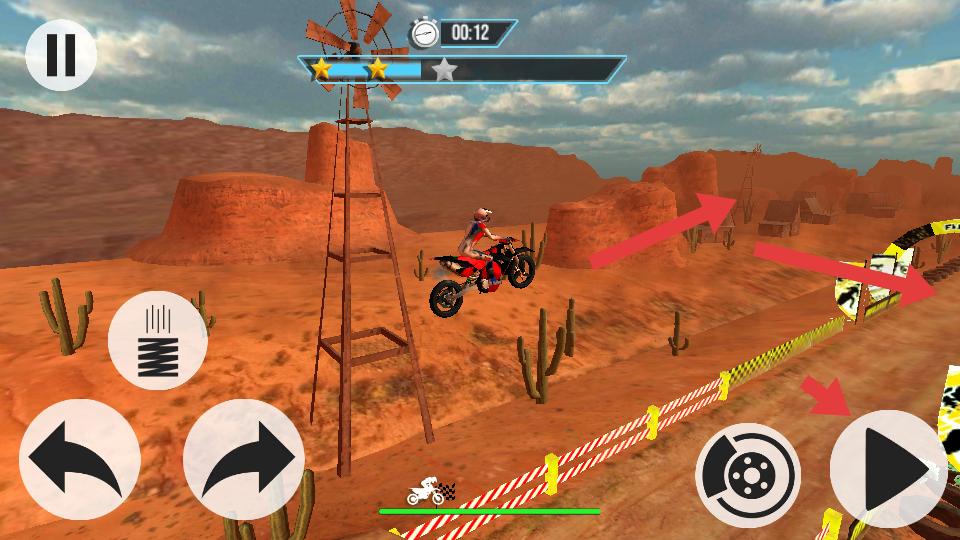Image resolution: width=960 pixels, height=540 pixels.
Task: Accelerate using the play-triangle throttle button
Action: 890,468
